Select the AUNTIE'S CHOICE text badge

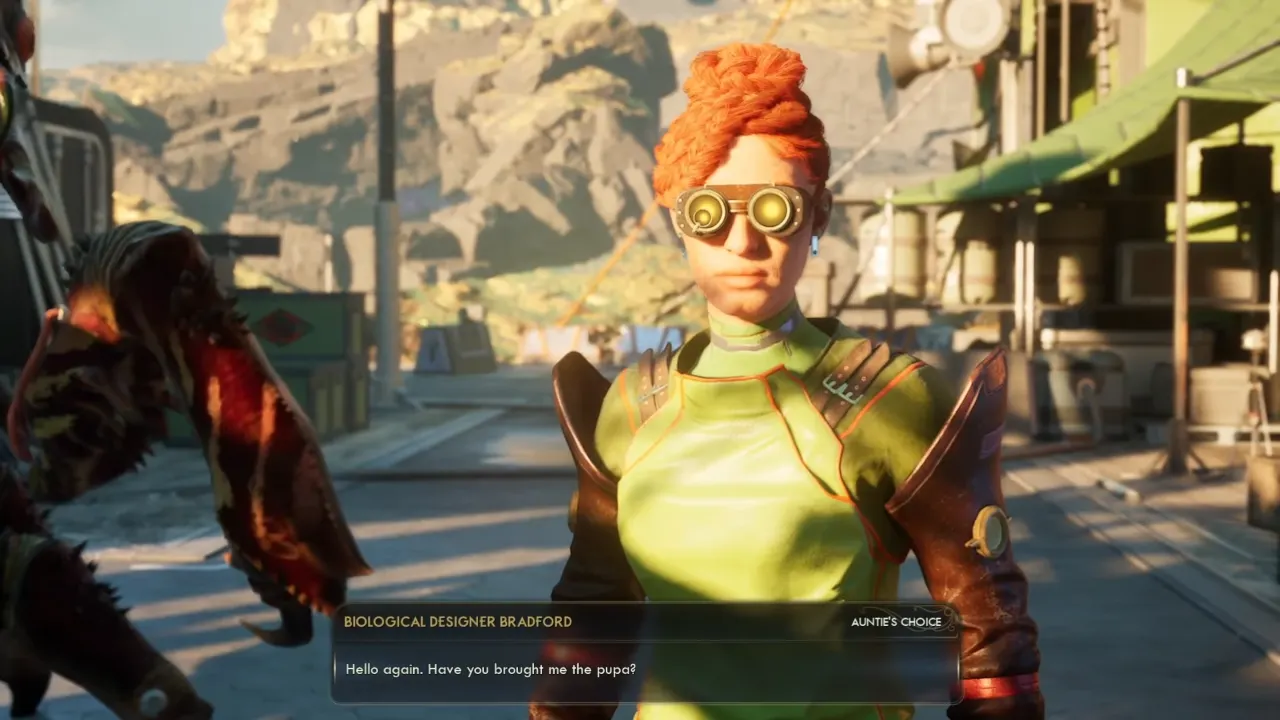tap(893, 621)
